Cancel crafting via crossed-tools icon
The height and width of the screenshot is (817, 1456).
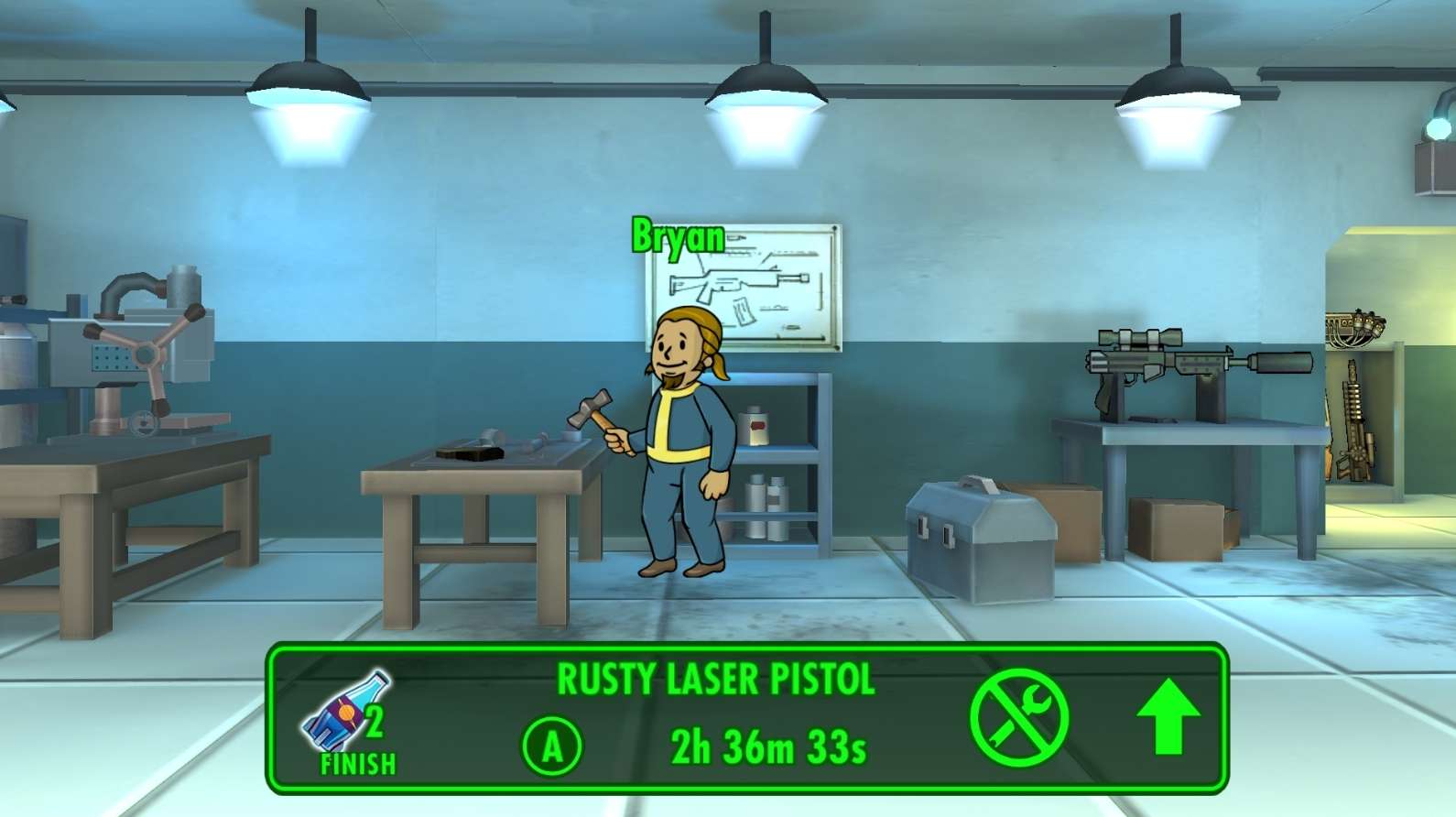tap(1019, 718)
